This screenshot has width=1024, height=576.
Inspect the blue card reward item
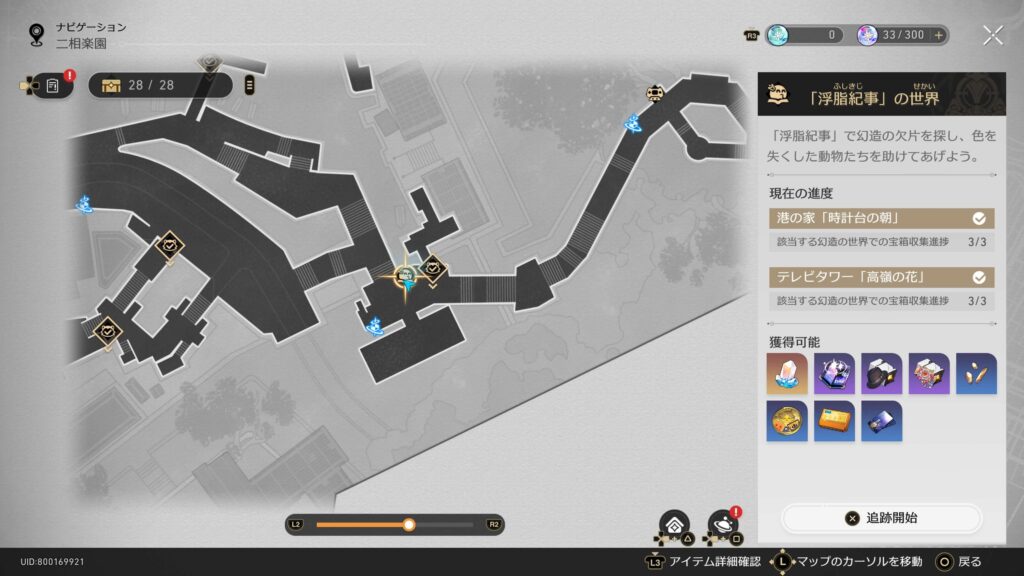881,421
